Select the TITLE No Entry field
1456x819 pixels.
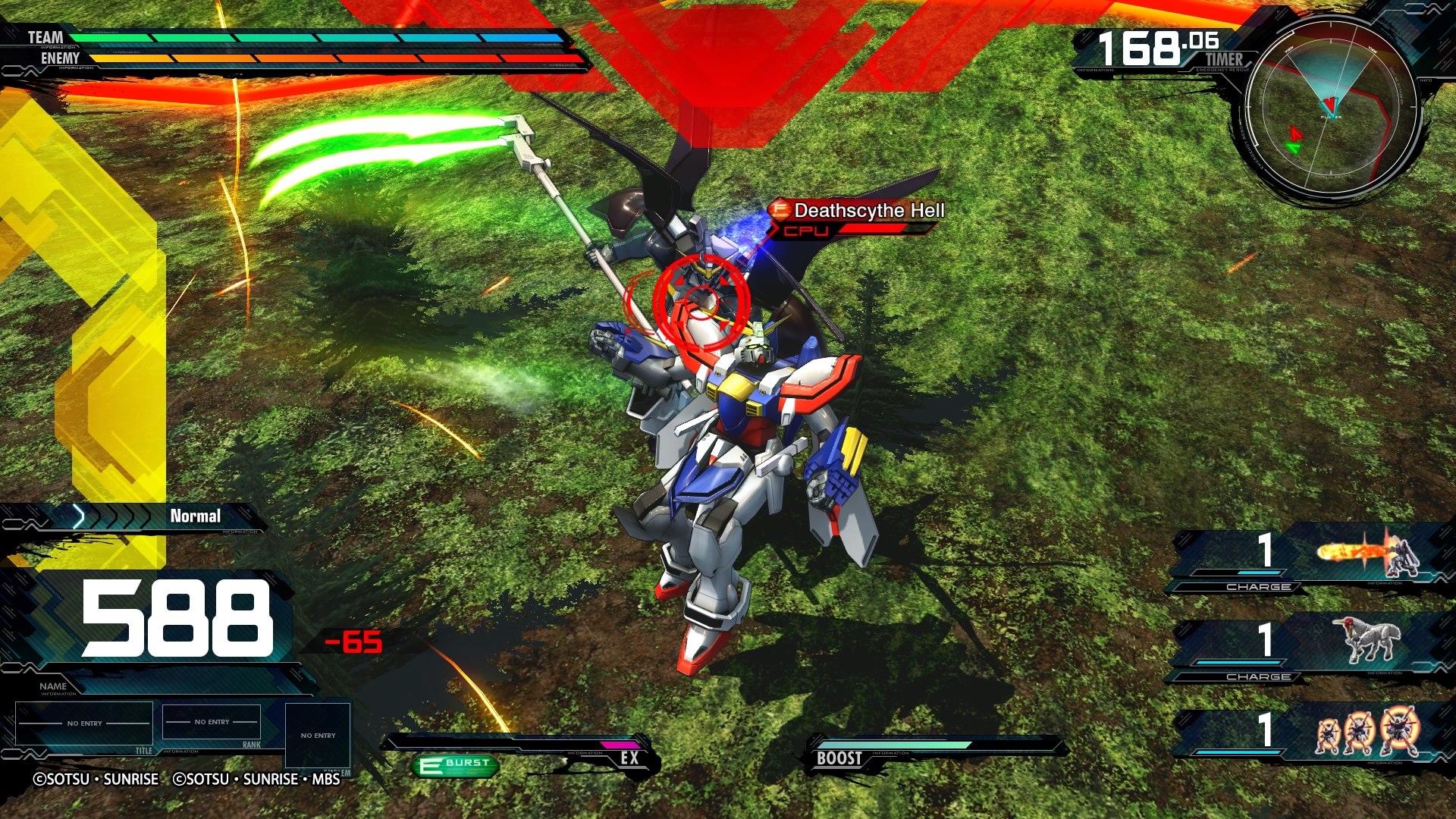(83, 722)
